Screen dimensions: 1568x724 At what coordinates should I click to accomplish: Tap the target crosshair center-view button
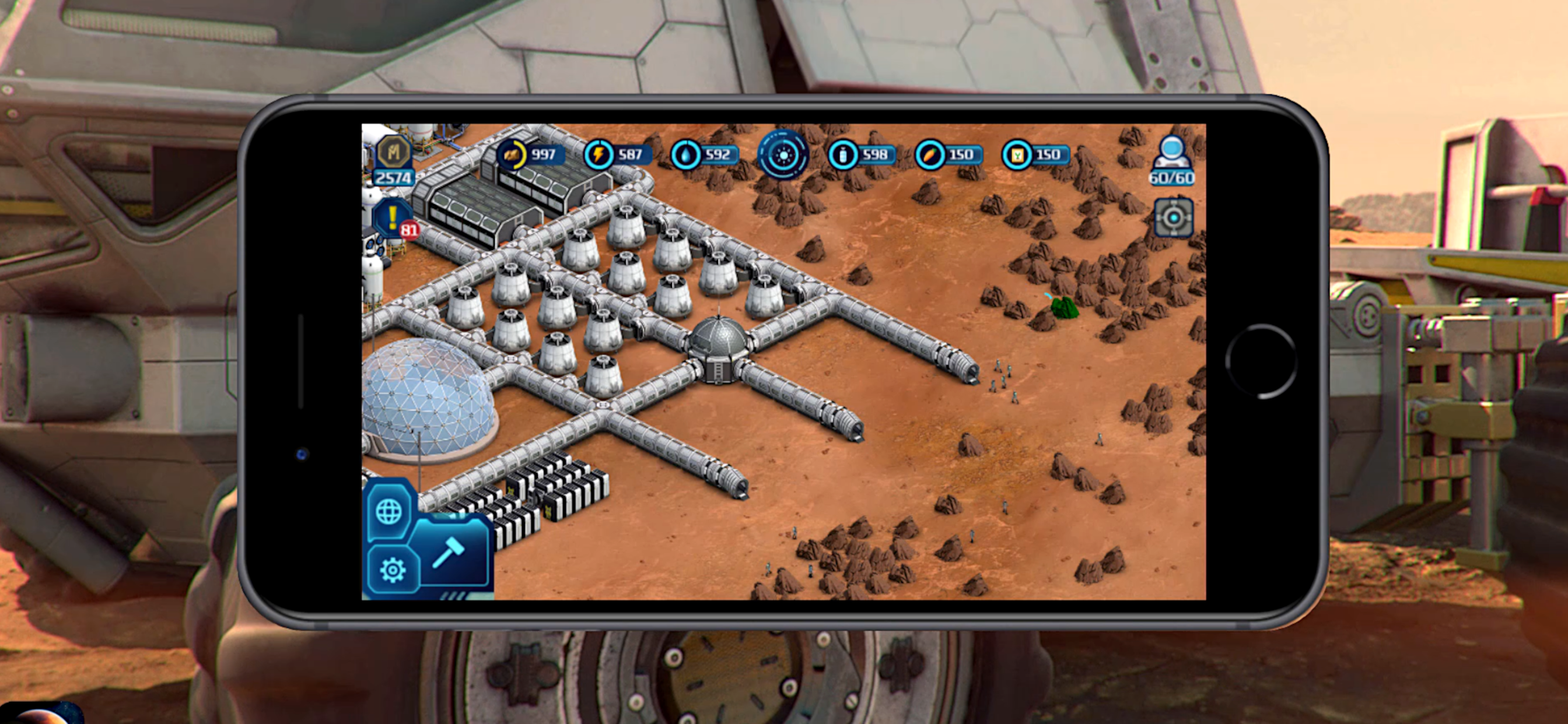[1174, 217]
